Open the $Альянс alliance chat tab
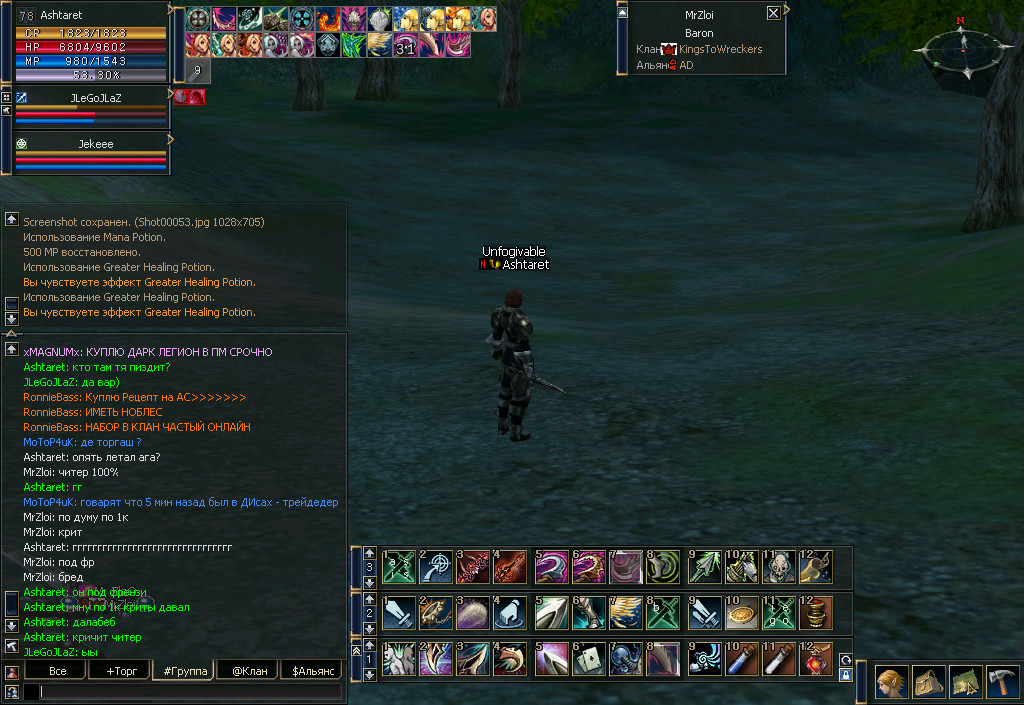This screenshot has height=705, width=1028. (311, 671)
